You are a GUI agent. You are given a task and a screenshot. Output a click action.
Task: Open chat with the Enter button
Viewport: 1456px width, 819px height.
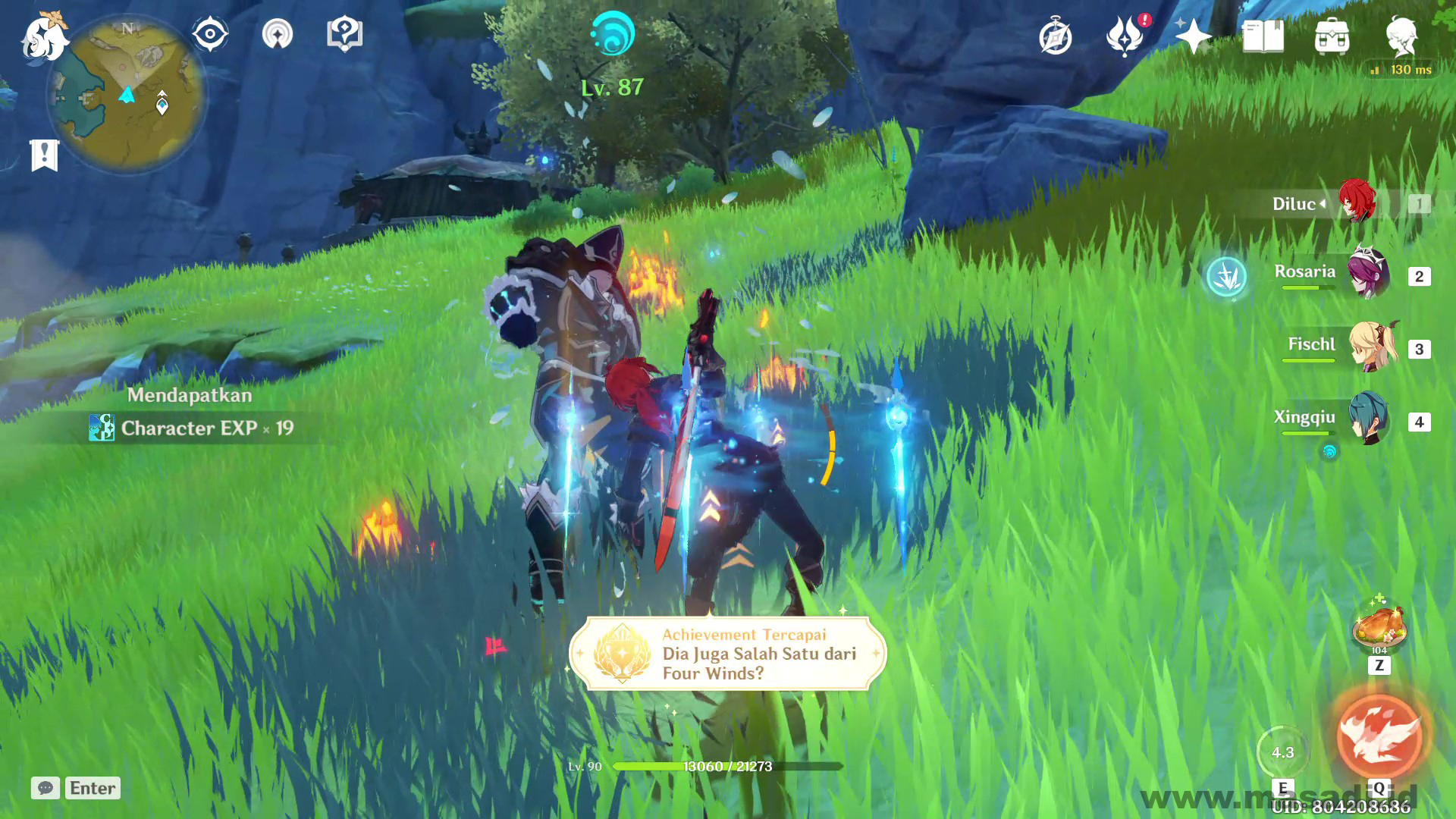pyautogui.click(x=91, y=788)
